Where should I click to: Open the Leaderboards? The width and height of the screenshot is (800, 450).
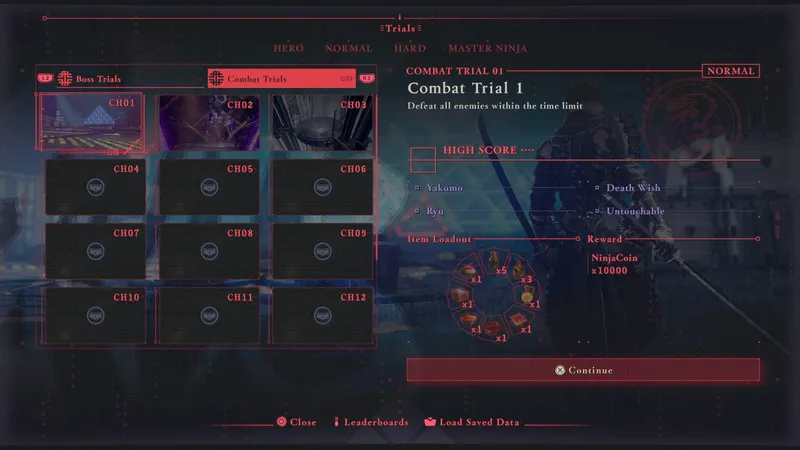click(370, 422)
